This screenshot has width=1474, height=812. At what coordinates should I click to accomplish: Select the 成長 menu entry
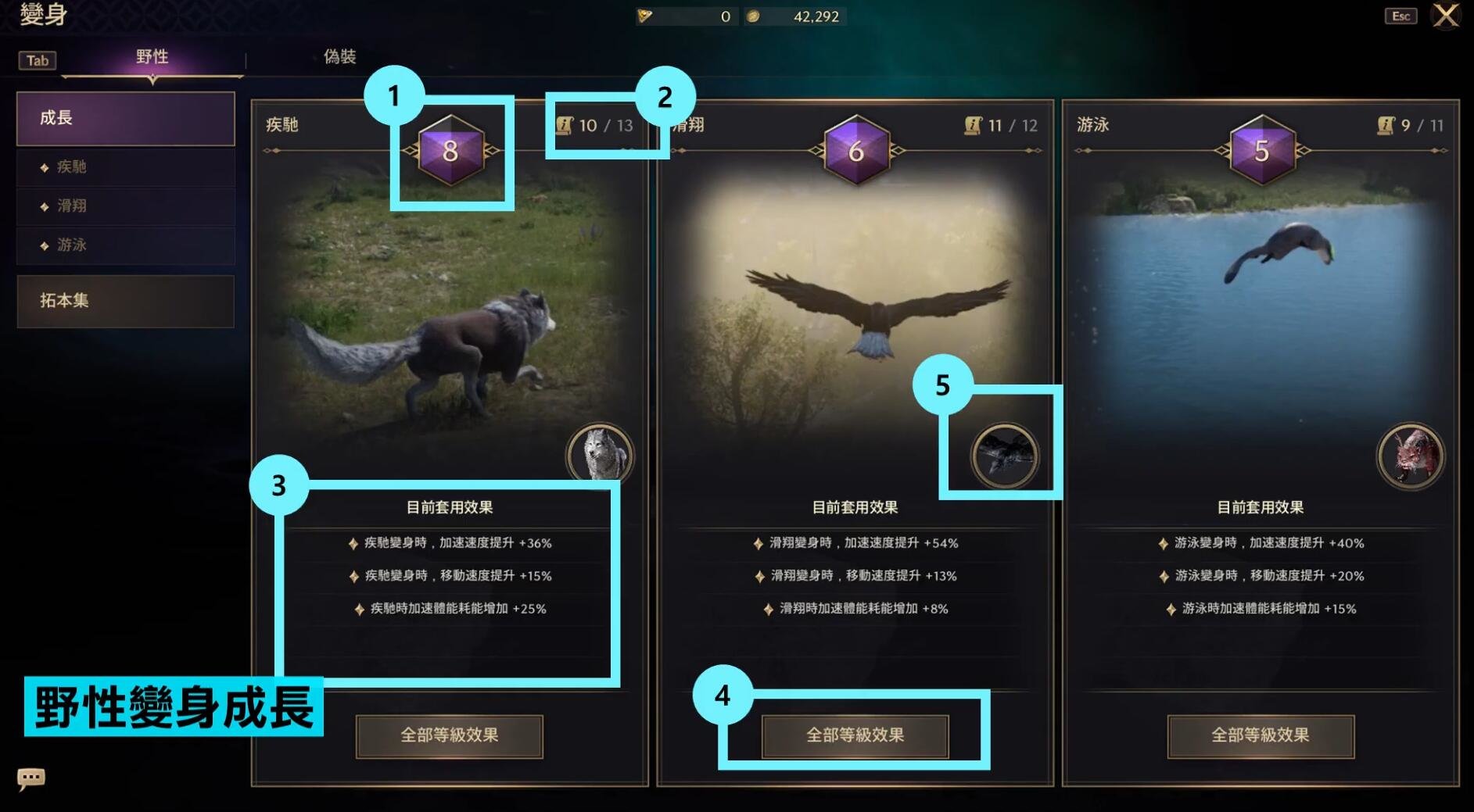tap(125, 119)
